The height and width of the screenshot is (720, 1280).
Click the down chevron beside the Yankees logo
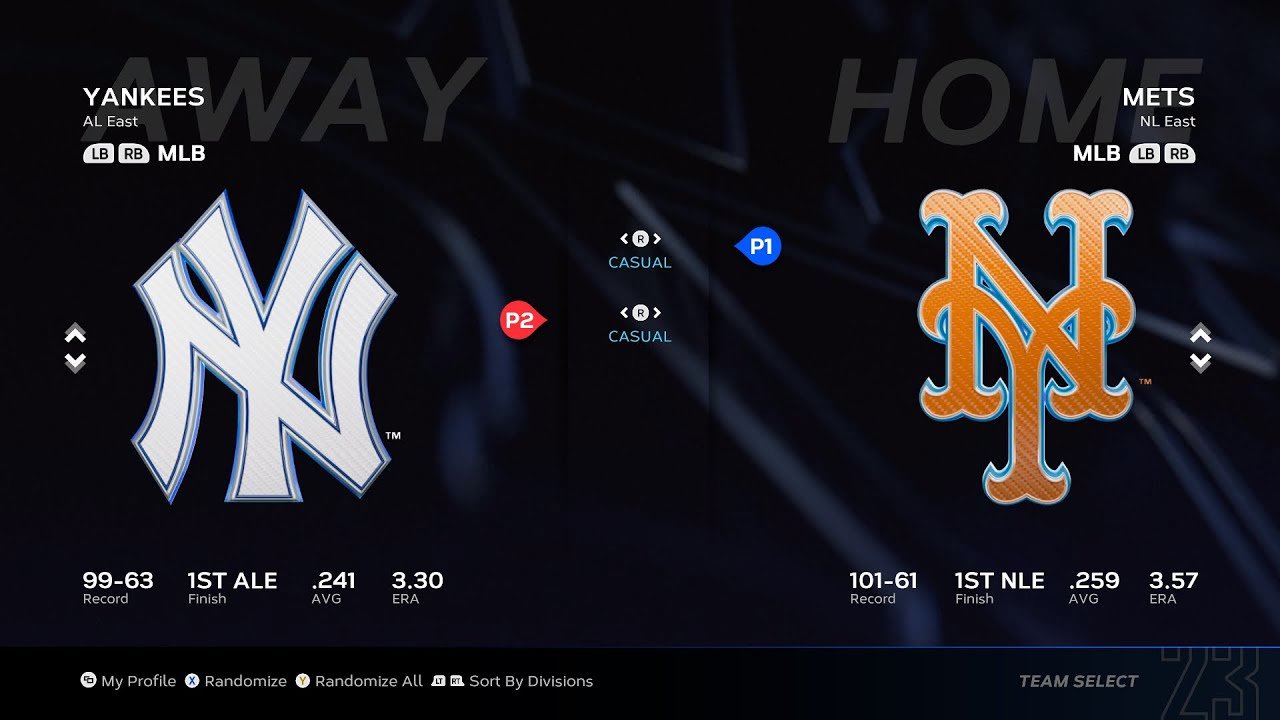[x=74, y=361]
